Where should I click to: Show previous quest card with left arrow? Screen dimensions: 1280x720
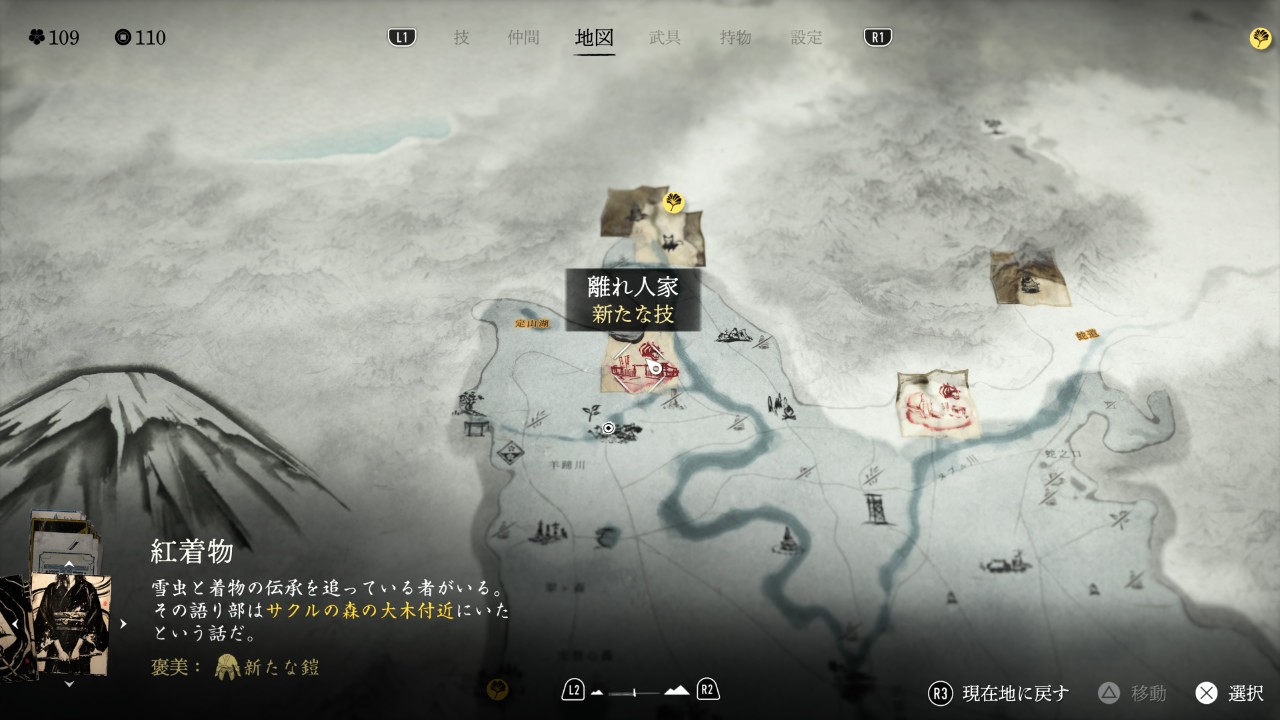[x=16, y=623]
